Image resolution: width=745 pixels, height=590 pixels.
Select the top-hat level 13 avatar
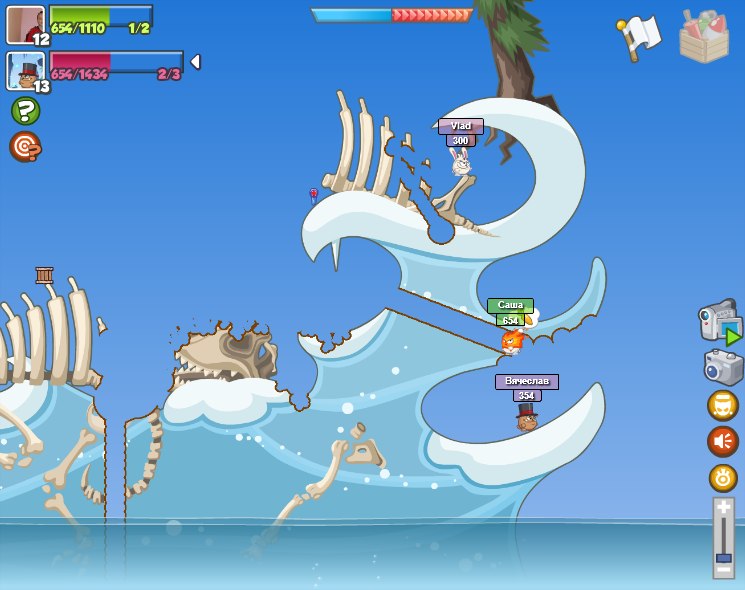point(26,72)
